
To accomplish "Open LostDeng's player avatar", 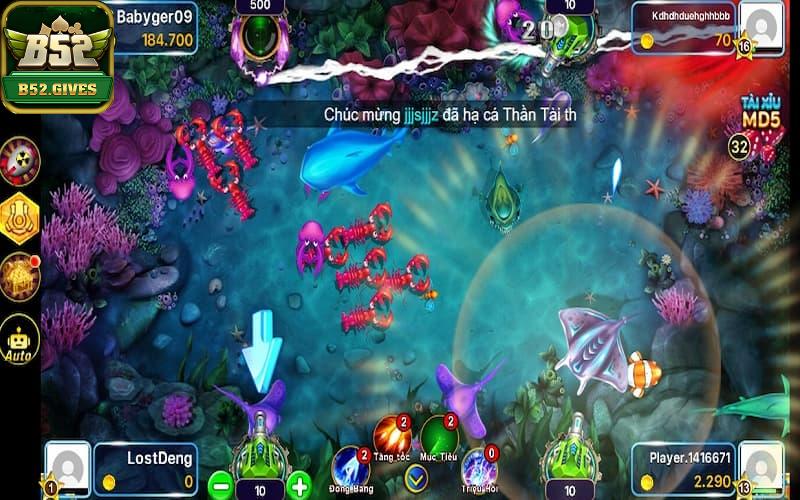I will tap(68, 467).
